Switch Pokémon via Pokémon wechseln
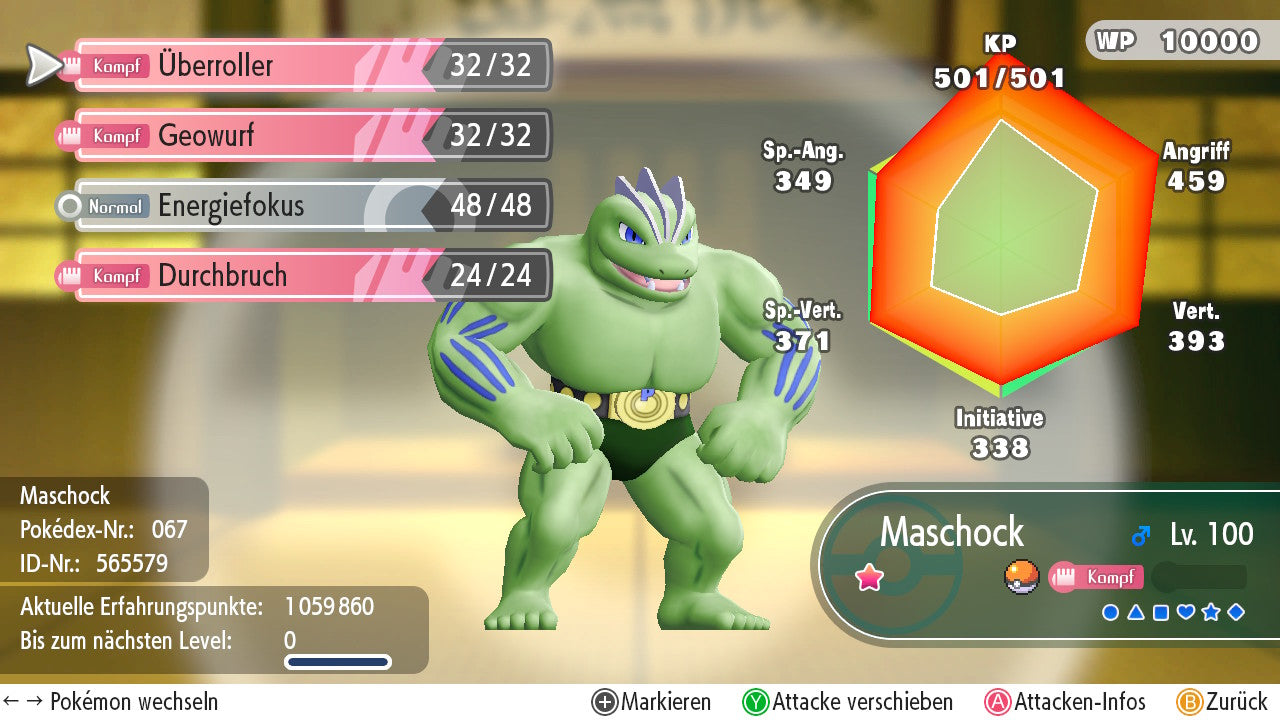The height and width of the screenshot is (720, 1280). click(111, 702)
